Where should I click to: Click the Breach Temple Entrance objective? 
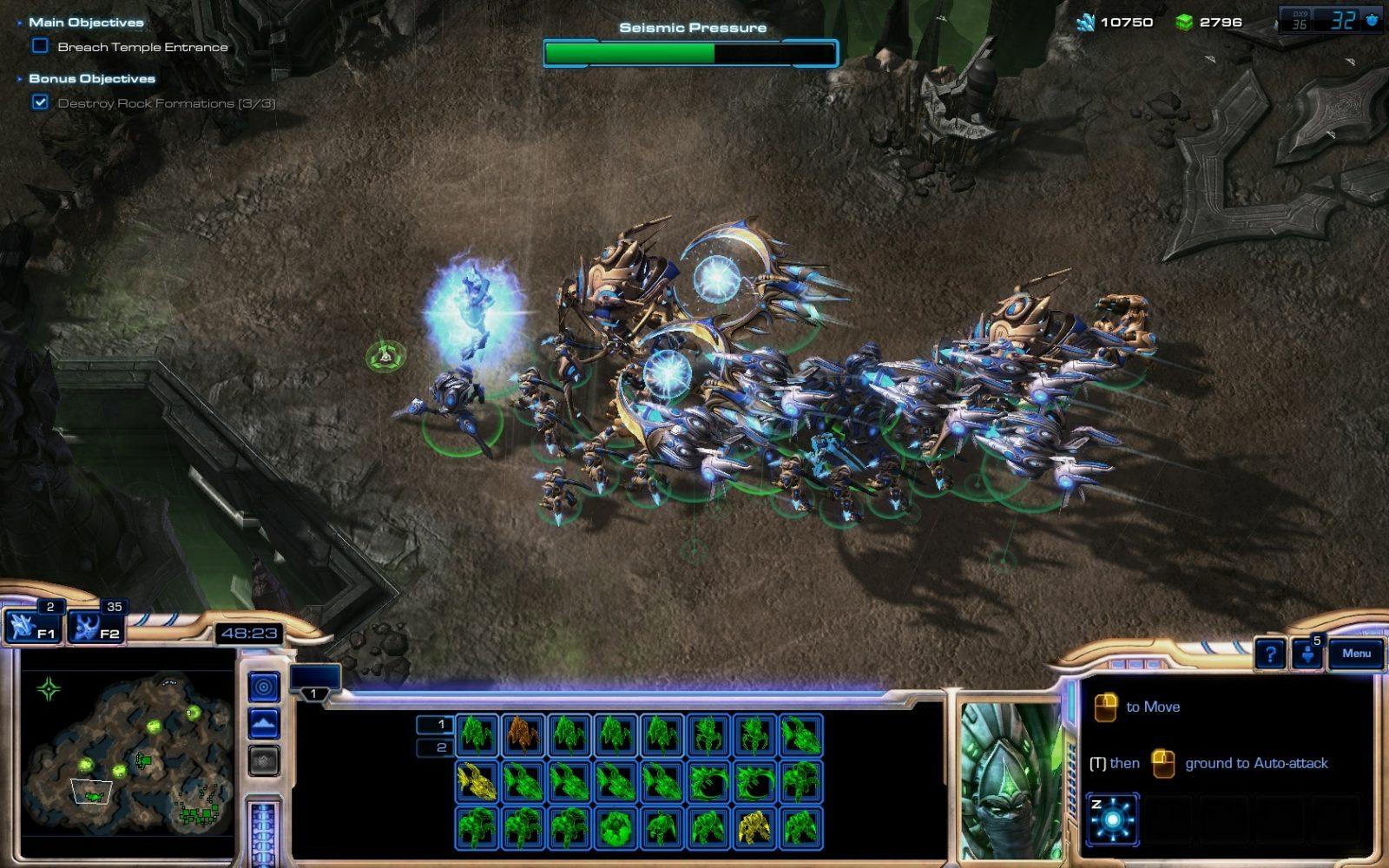[142, 47]
